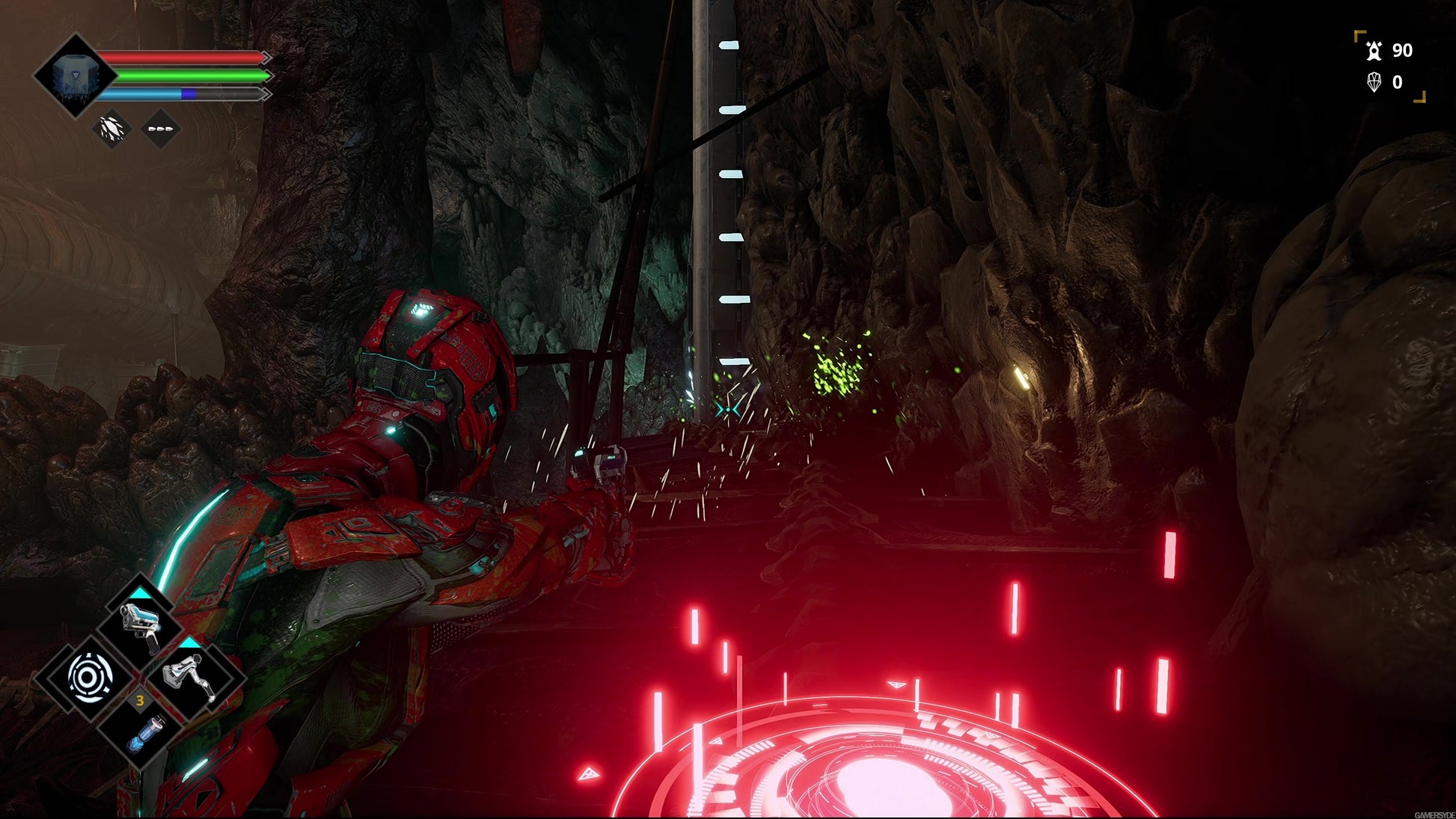Select the melee hammer weapon slot
This screenshot has height=819, width=1456.
192,676
